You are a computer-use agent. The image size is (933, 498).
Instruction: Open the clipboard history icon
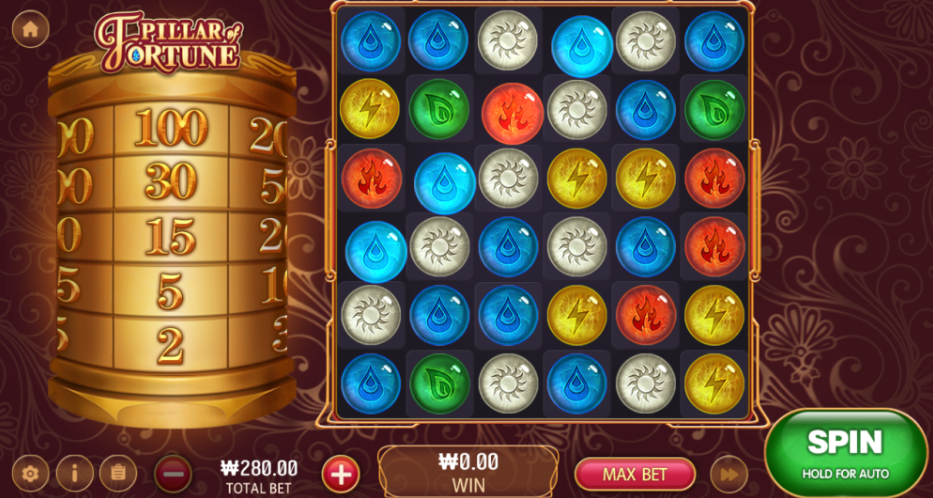point(118,473)
